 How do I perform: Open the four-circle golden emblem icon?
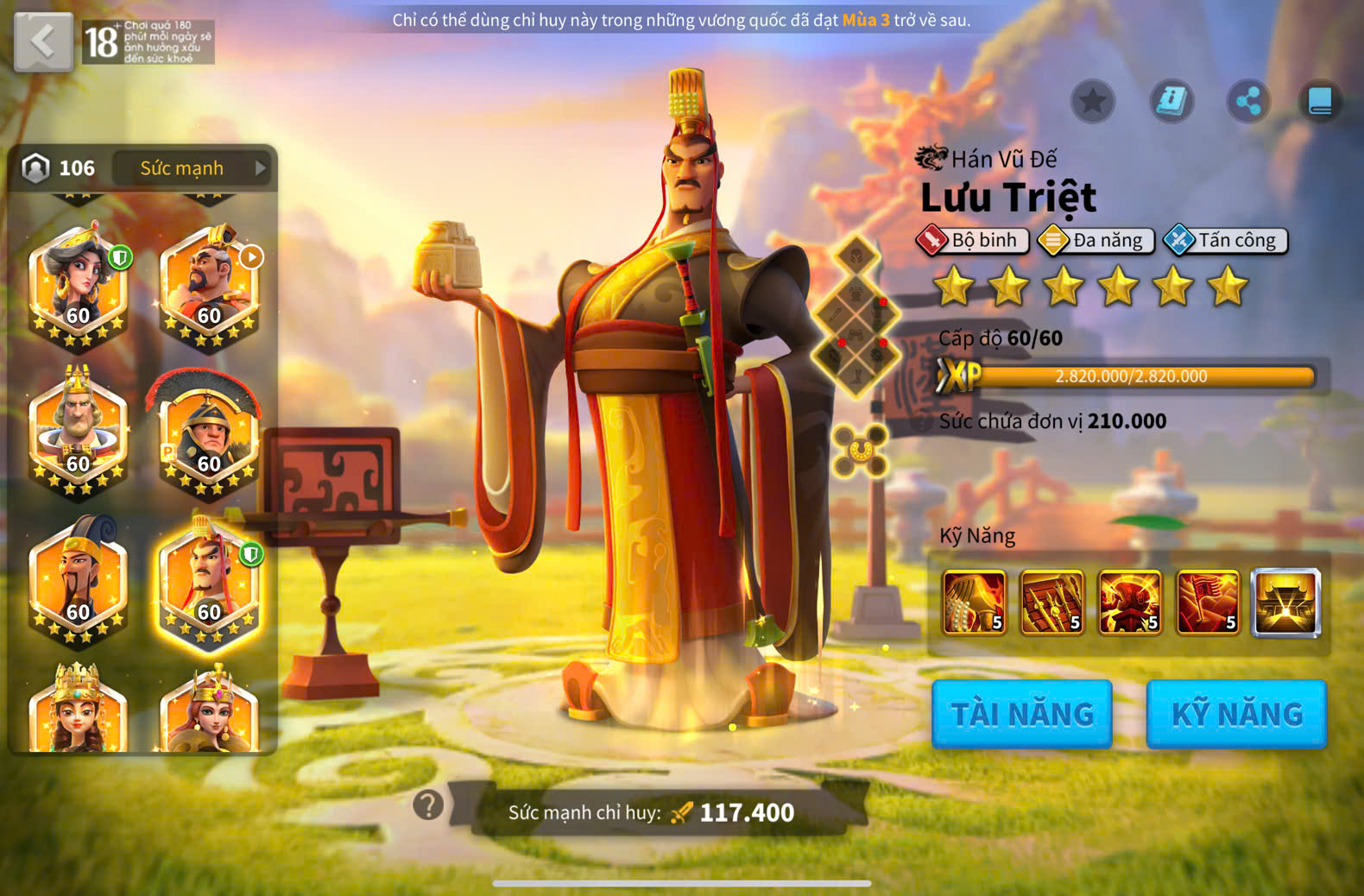[x=860, y=450]
